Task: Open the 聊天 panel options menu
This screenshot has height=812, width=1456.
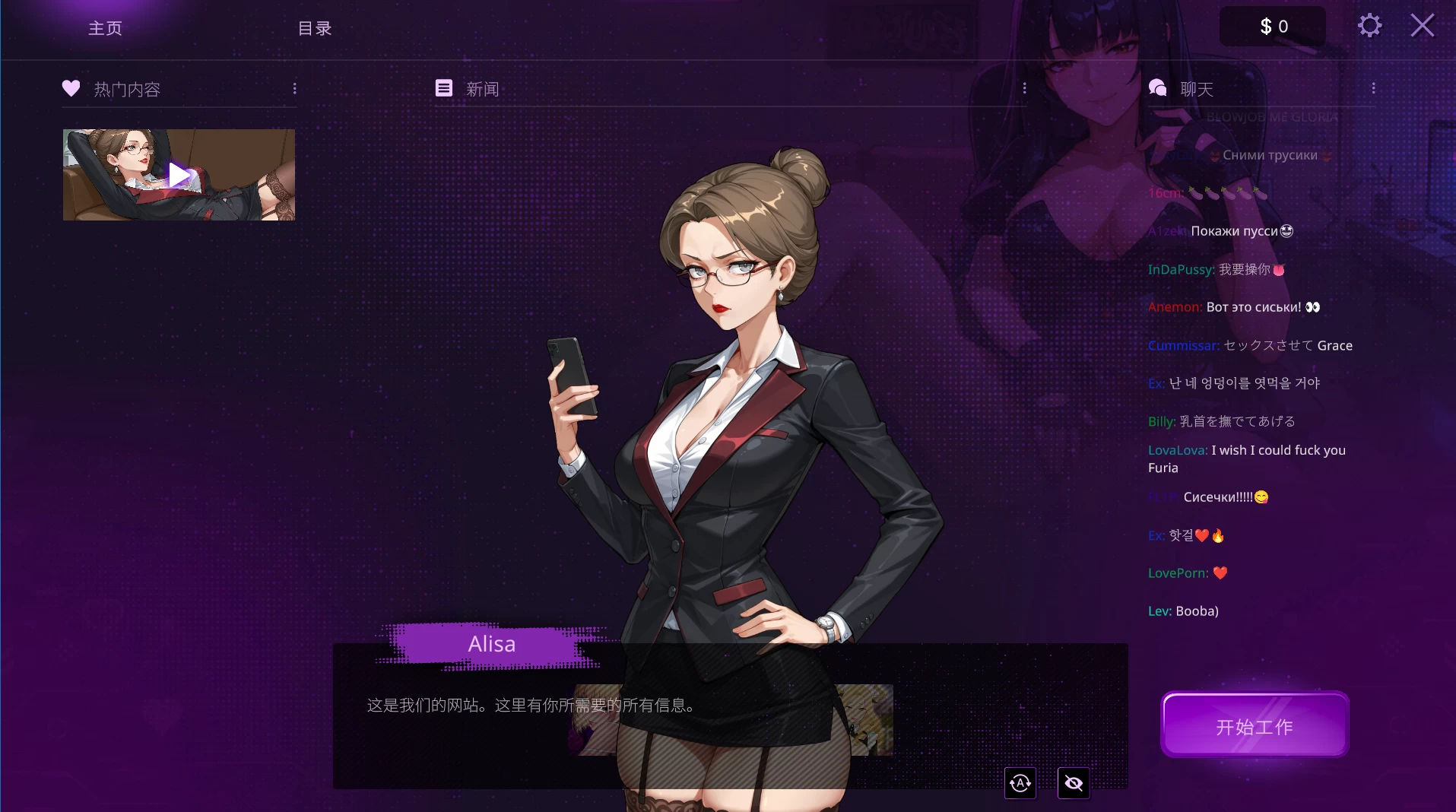Action: pos(1373,88)
